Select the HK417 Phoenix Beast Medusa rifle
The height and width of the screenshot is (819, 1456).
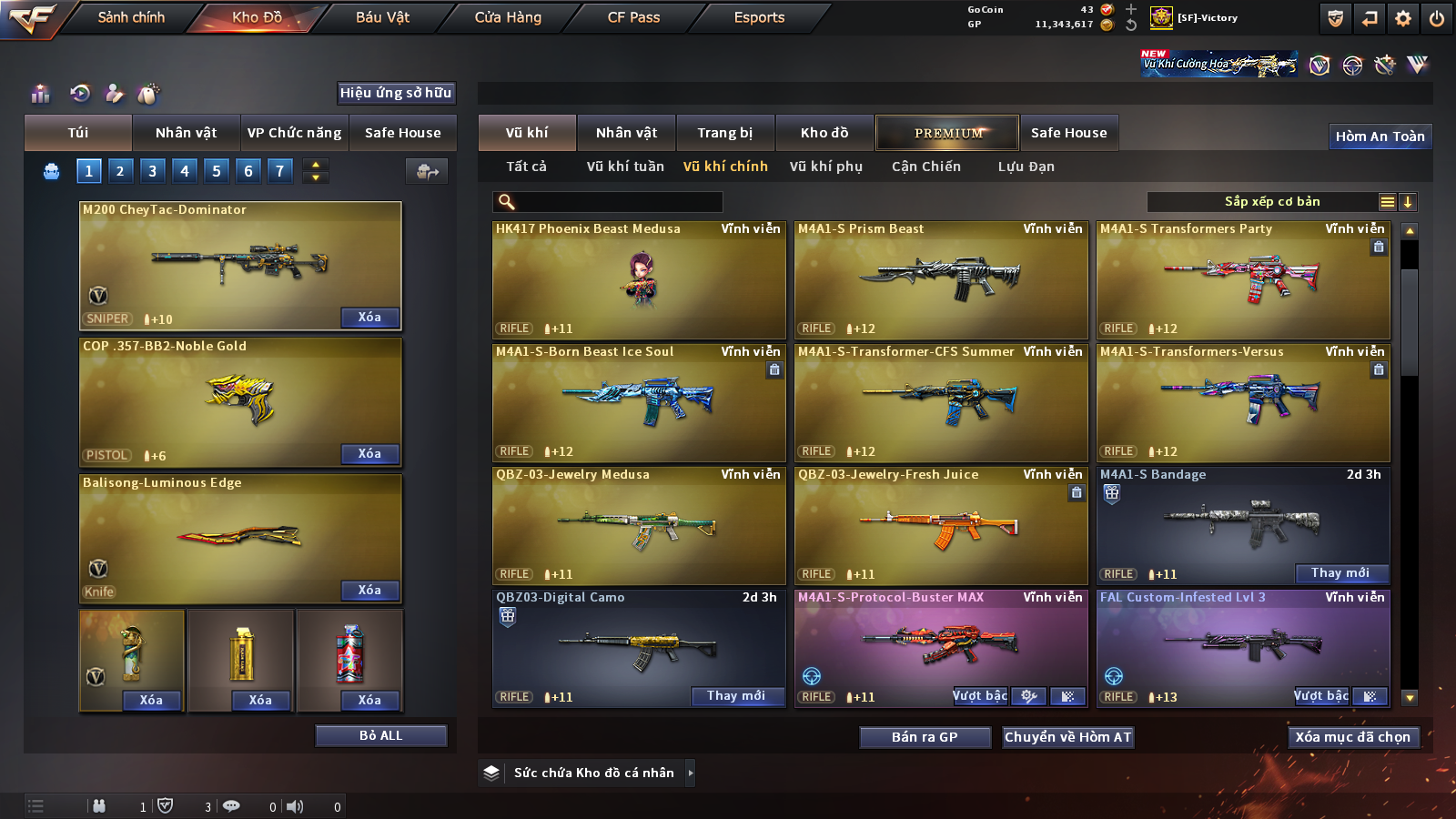pos(639,279)
